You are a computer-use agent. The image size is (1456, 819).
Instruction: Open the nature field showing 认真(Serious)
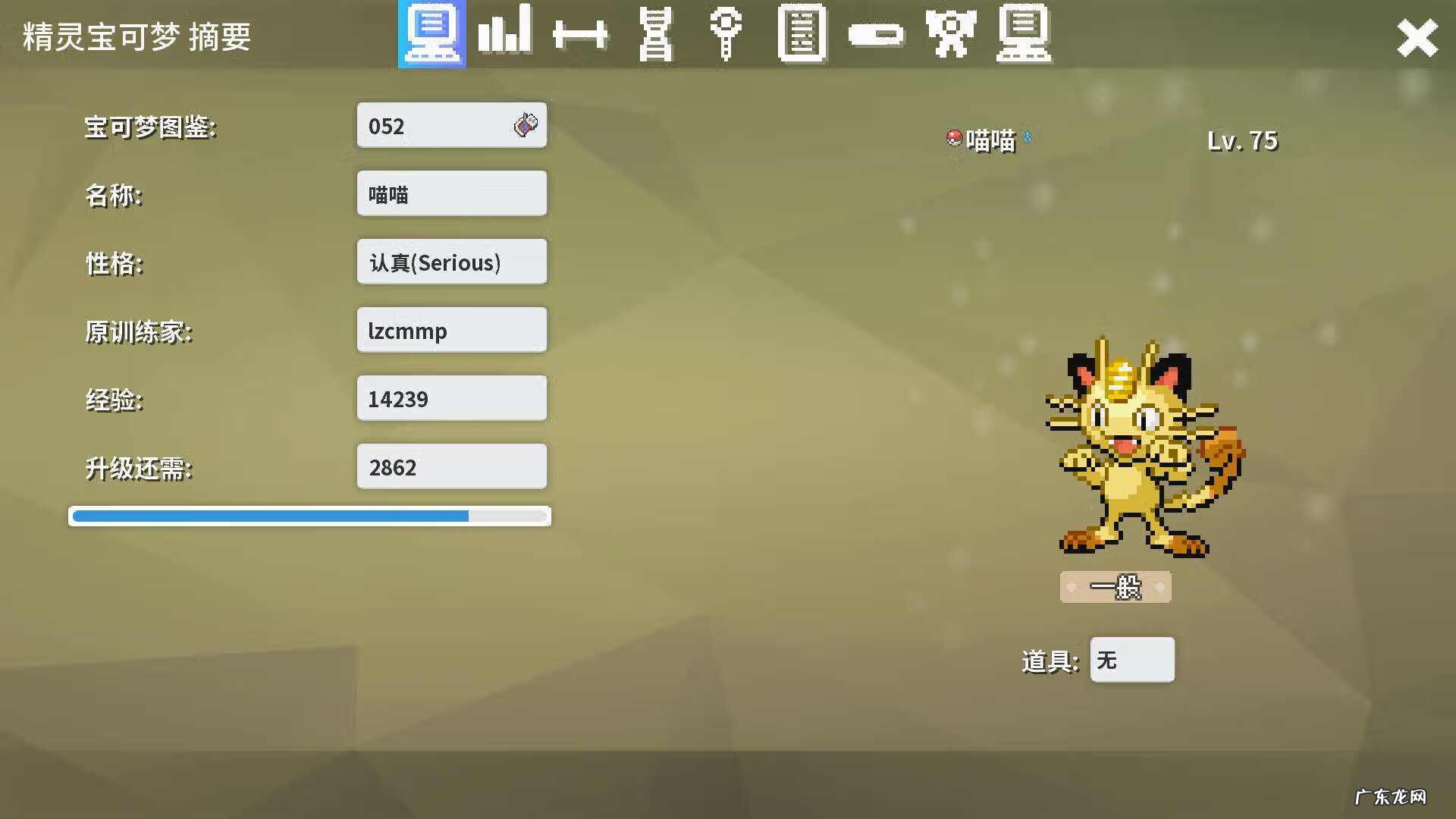[451, 262]
